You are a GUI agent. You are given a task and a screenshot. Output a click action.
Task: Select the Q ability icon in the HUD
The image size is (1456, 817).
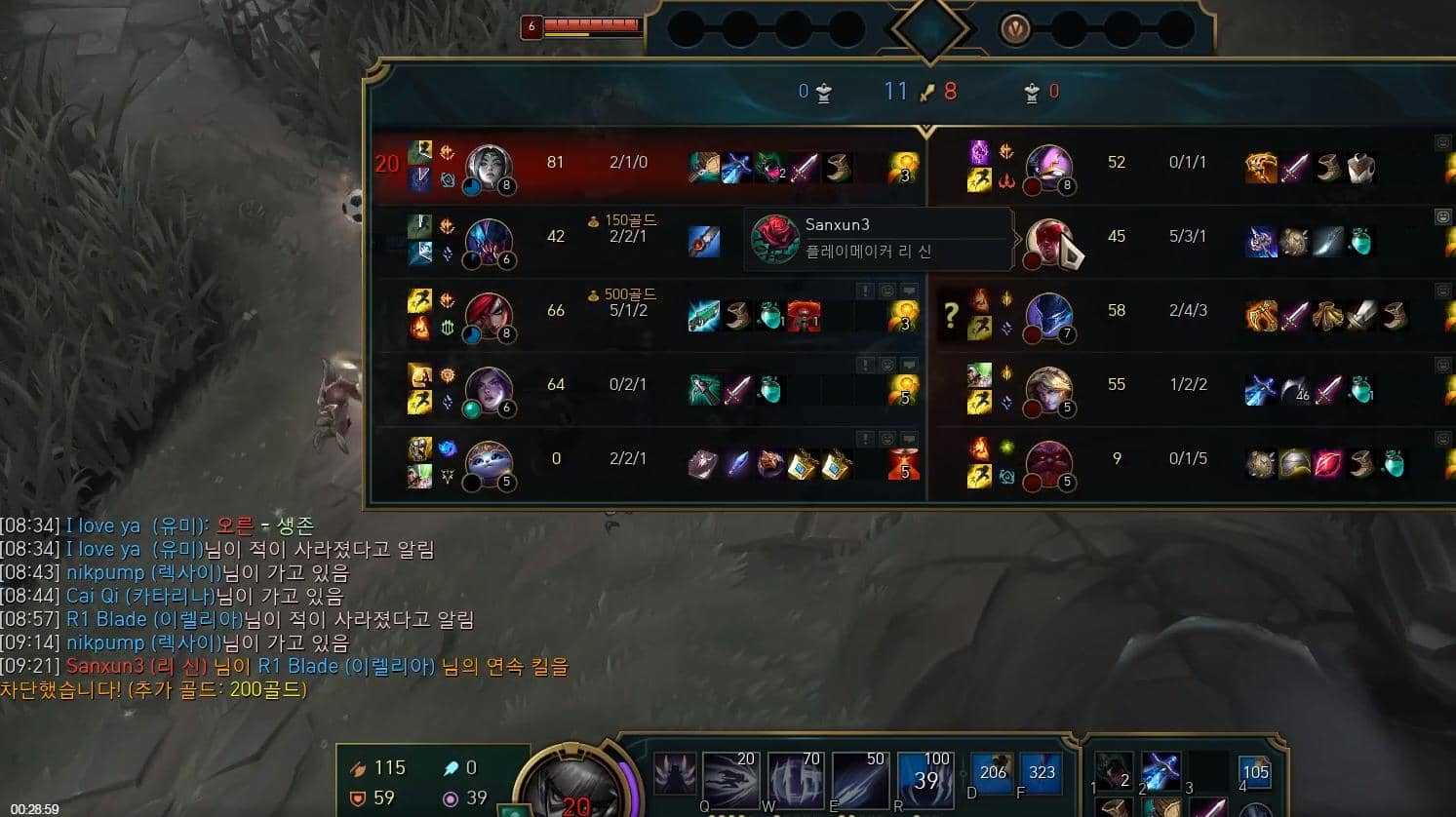pyautogui.click(x=729, y=778)
